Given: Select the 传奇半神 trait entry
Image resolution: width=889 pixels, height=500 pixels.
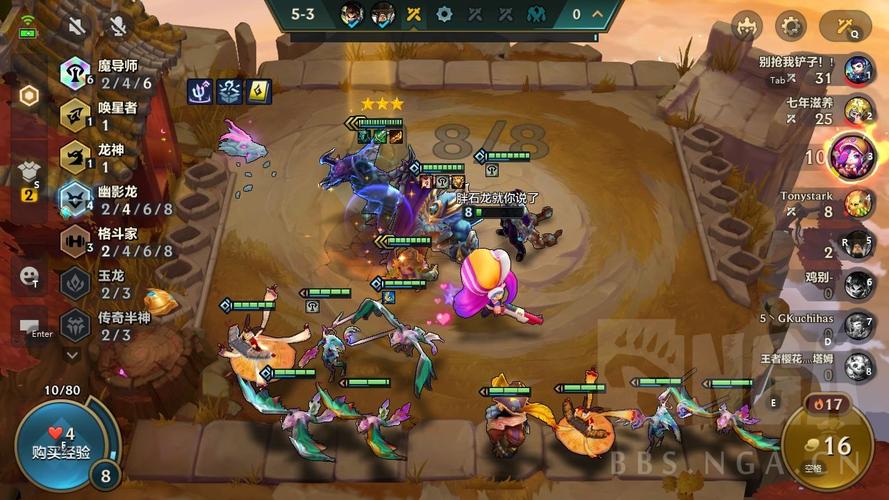Looking at the screenshot, I should point(105,326).
